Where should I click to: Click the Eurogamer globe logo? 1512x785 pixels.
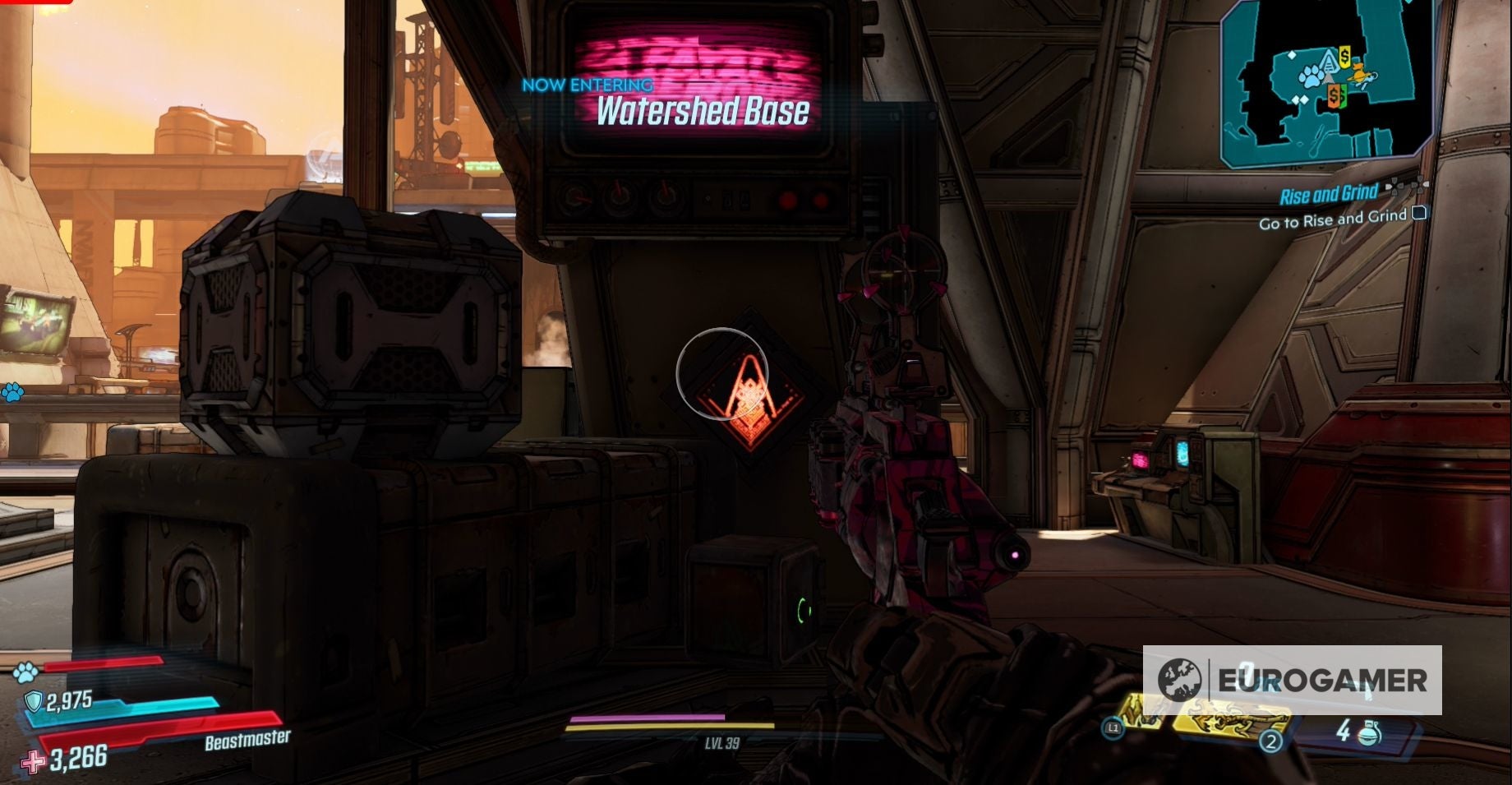[x=1182, y=681]
